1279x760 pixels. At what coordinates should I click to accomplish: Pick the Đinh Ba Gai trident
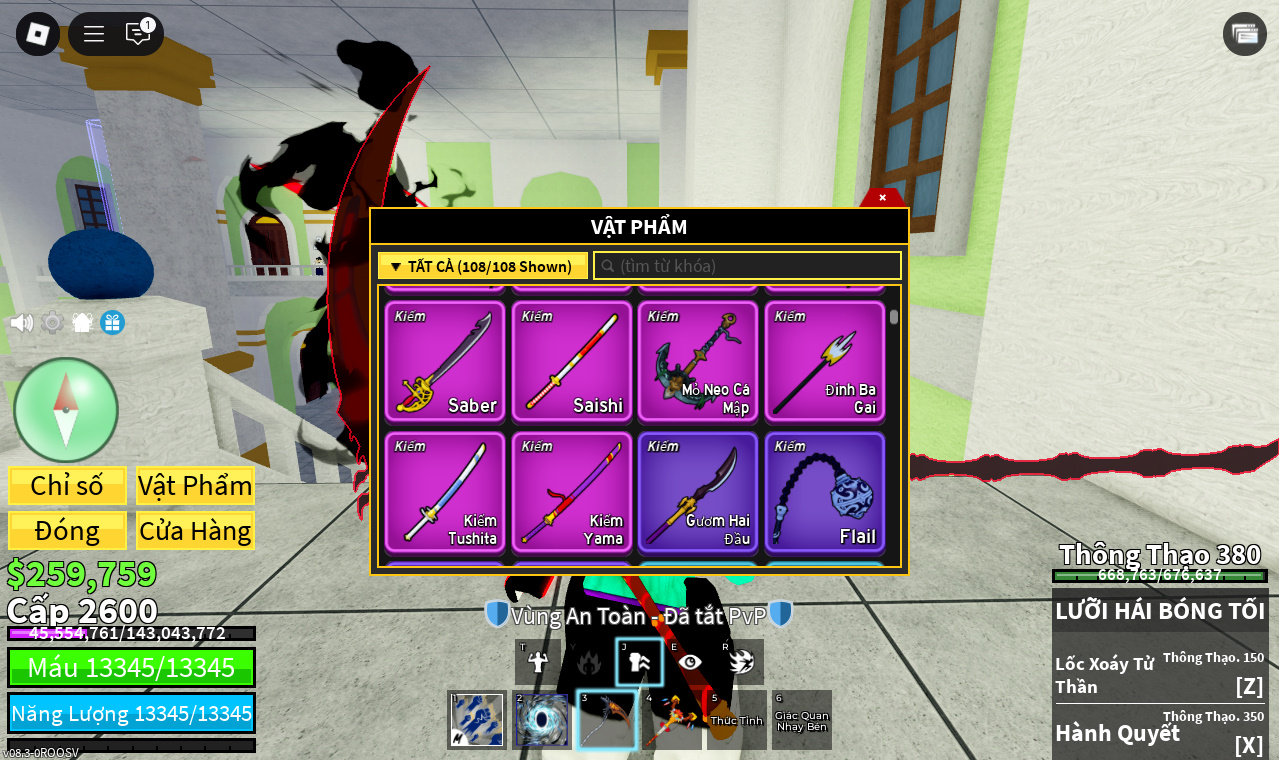click(x=825, y=361)
